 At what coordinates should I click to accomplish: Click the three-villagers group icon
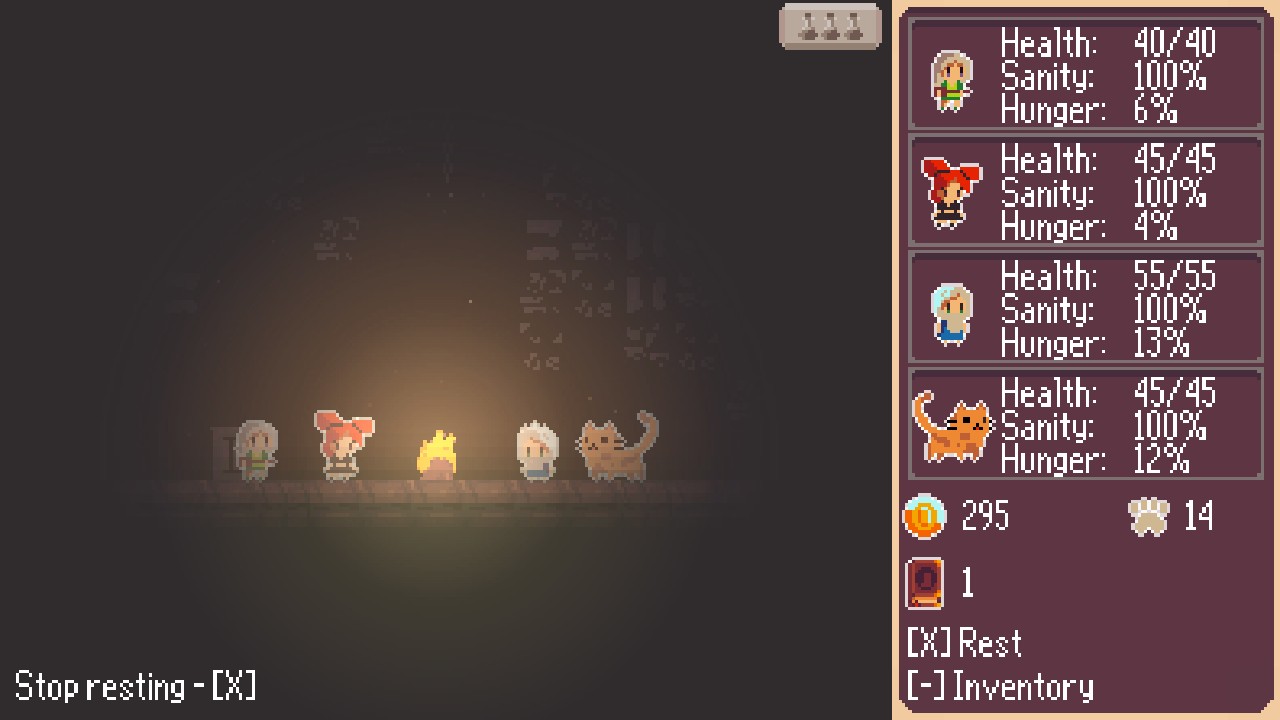pos(831,26)
